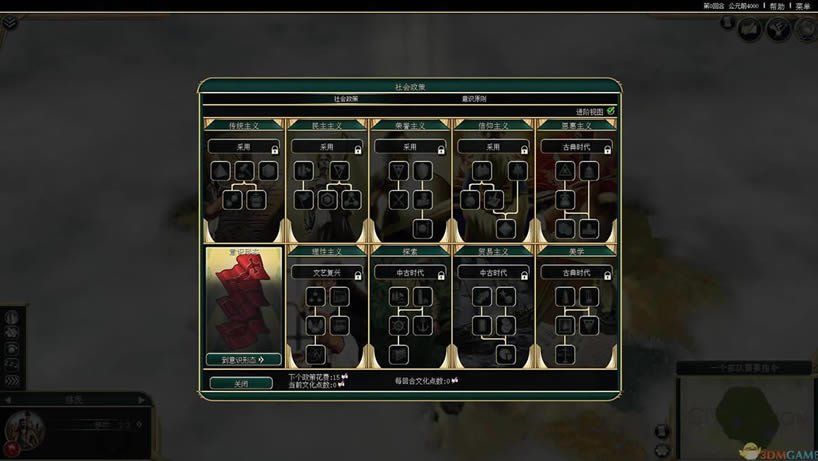The height and width of the screenshot is (461, 818).
Task: Select the hexagon policy icon in 民主主义 tree
Action: click(327, 200)
